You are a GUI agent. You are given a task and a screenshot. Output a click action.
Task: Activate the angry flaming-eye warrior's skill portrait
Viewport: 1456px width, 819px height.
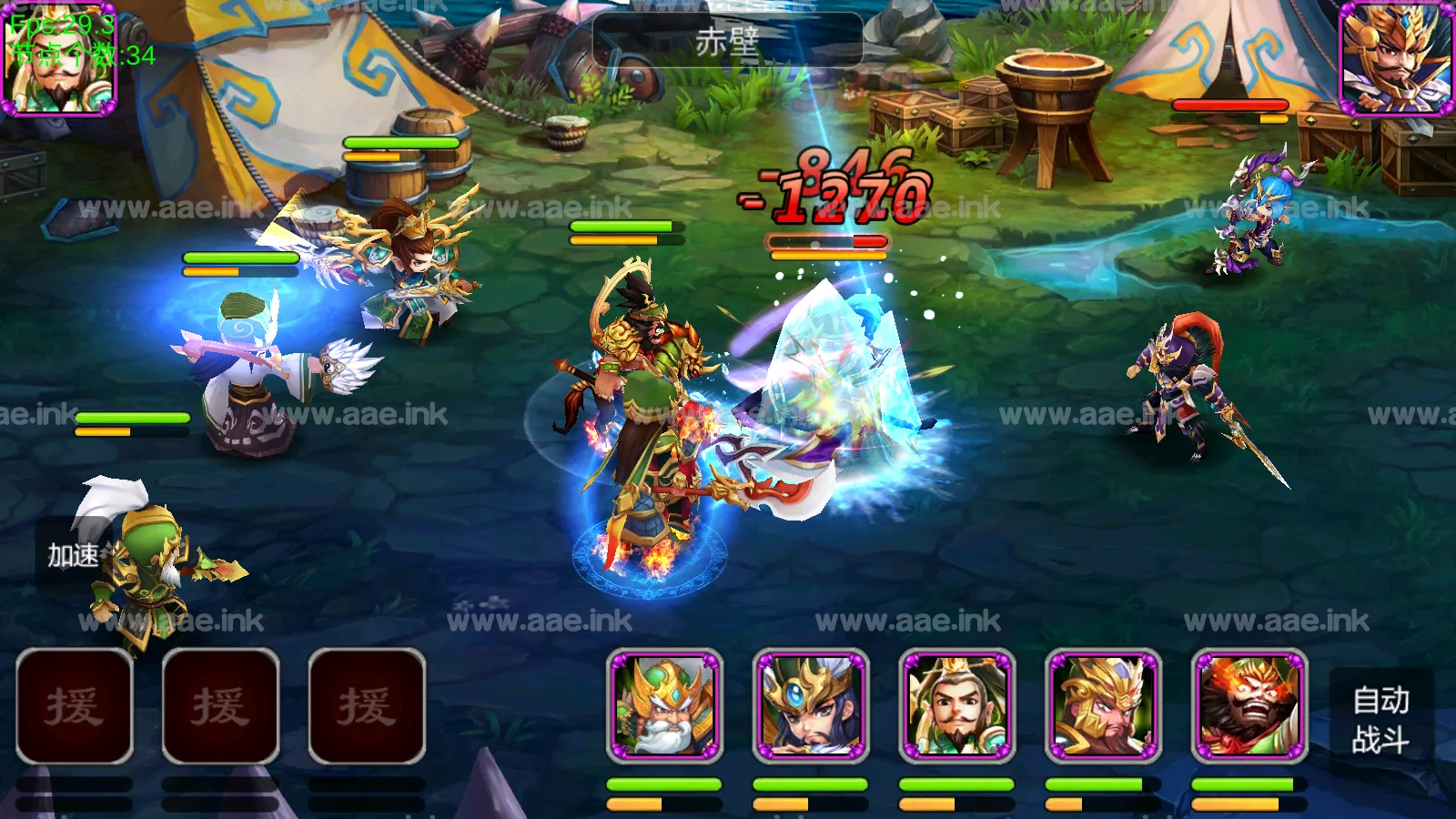[1250, 707]
